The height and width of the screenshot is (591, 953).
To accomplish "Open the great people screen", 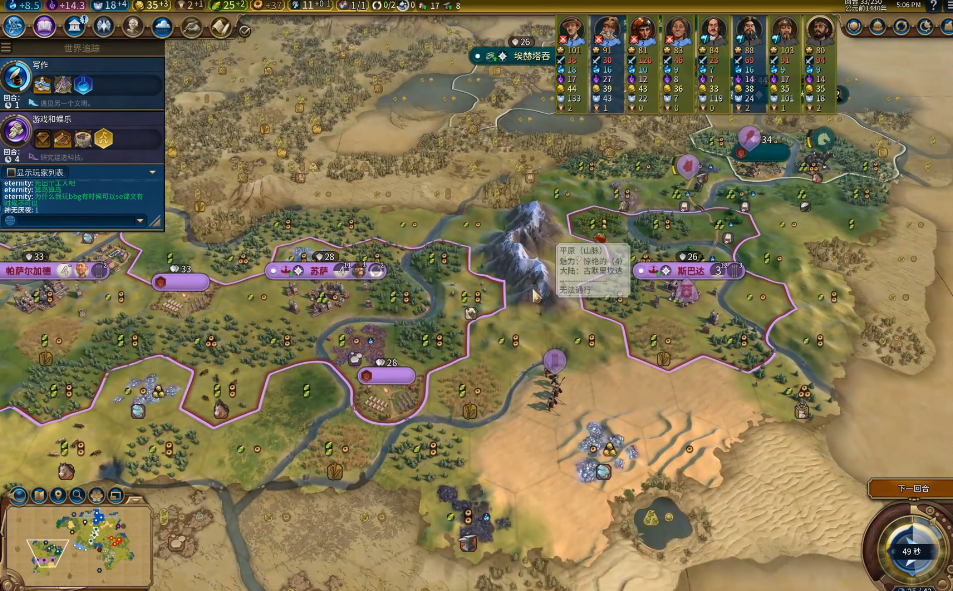I will (131, 27).
